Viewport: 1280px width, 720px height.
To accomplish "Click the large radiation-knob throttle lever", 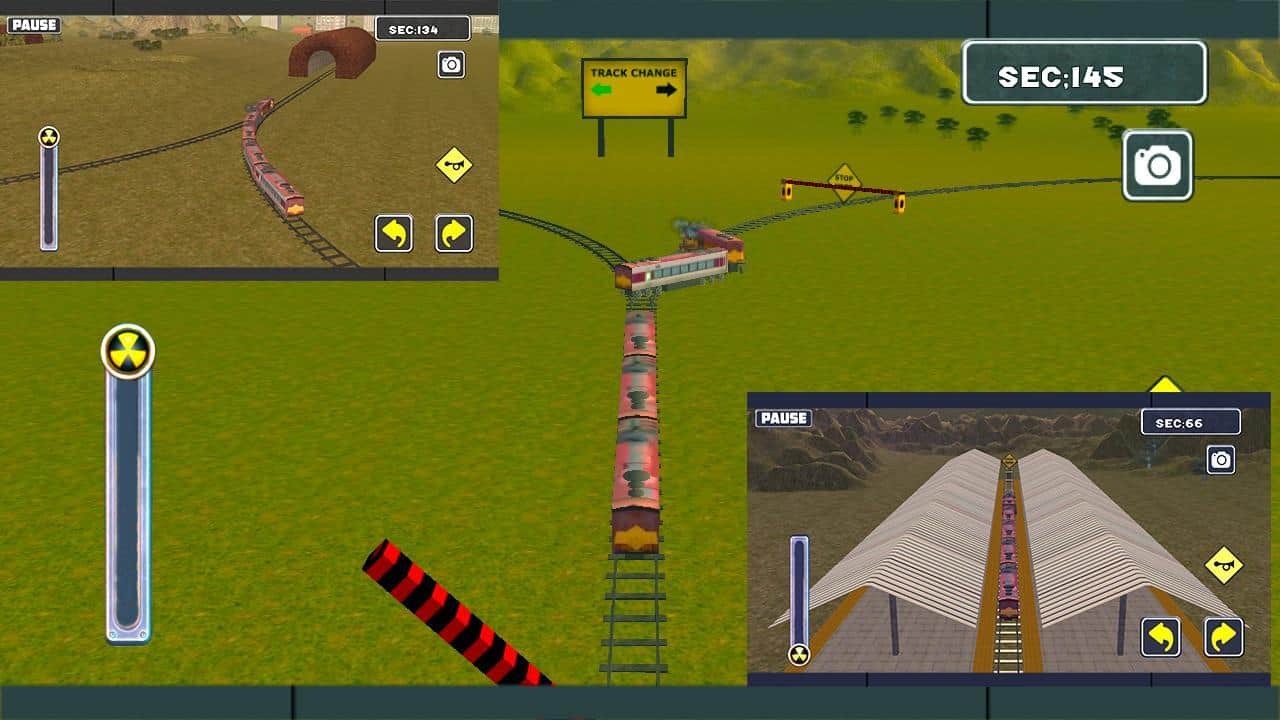I will (128, 352).
